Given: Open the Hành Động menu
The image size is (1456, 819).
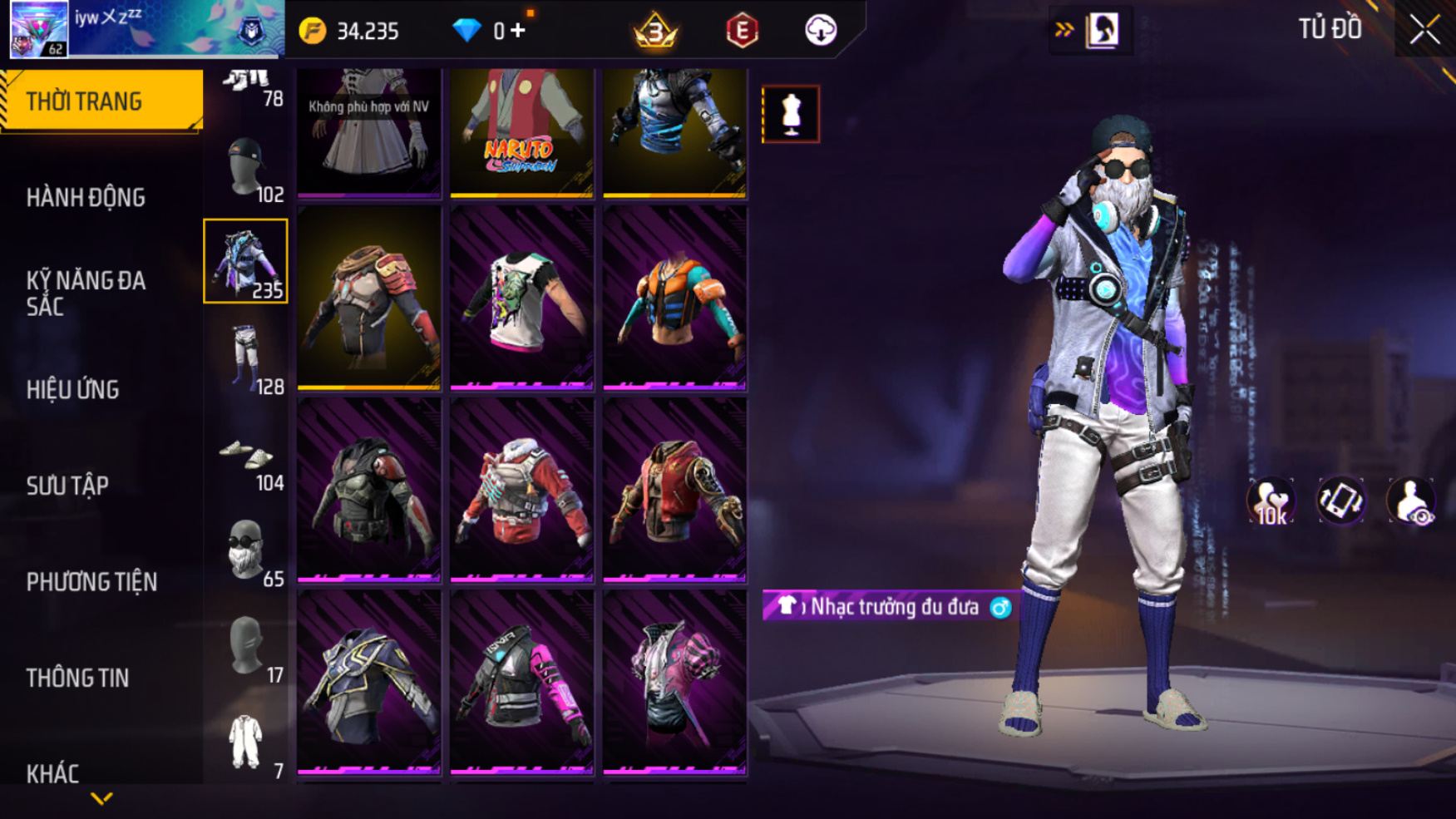Looking at the screenshot, I should pyautogui.click(x=86, y=198).
